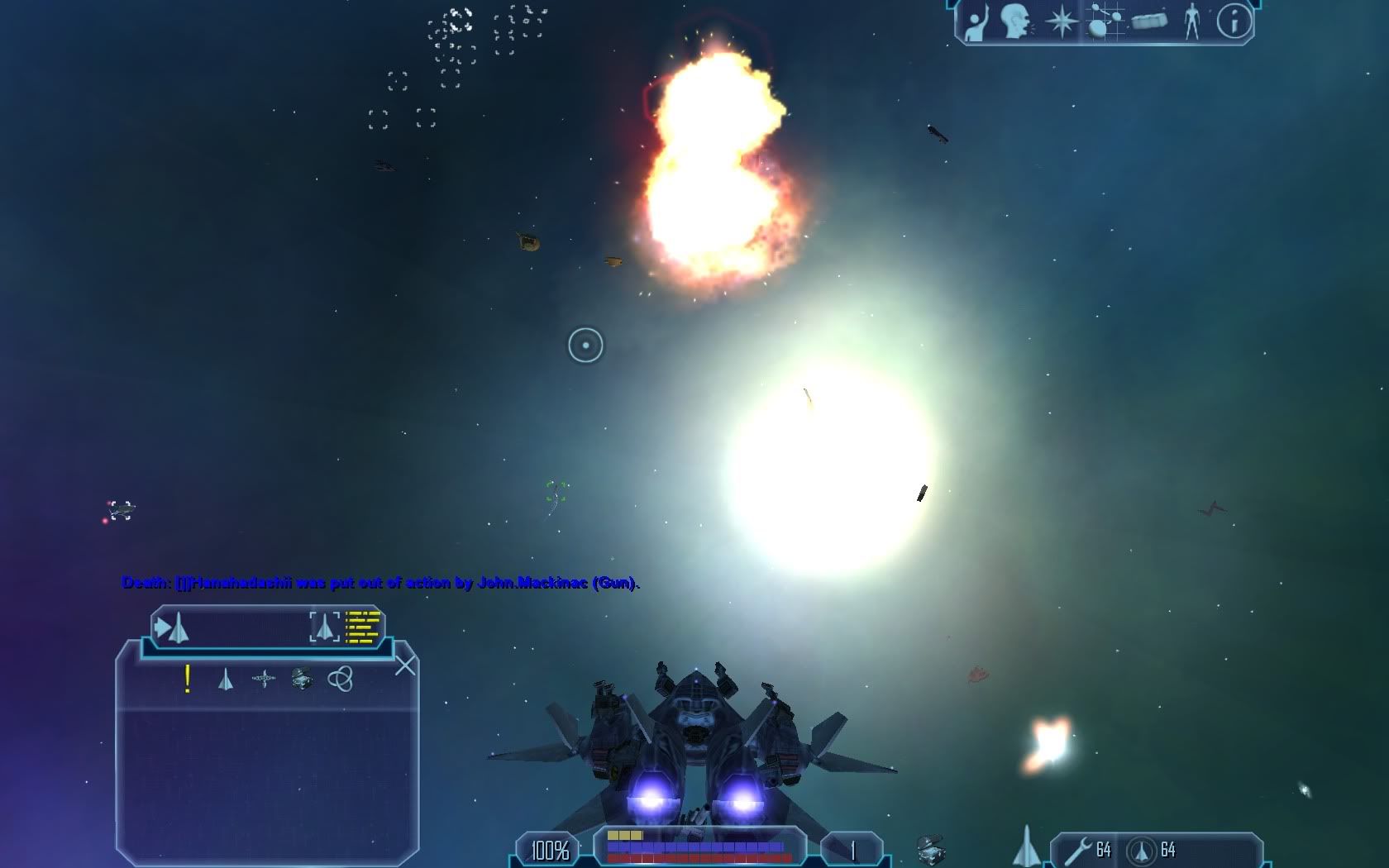Image resolution: width=1389 pixels, height=868 pixels.
Task: Filter contact list by ships
Action: tap(225, 680)
